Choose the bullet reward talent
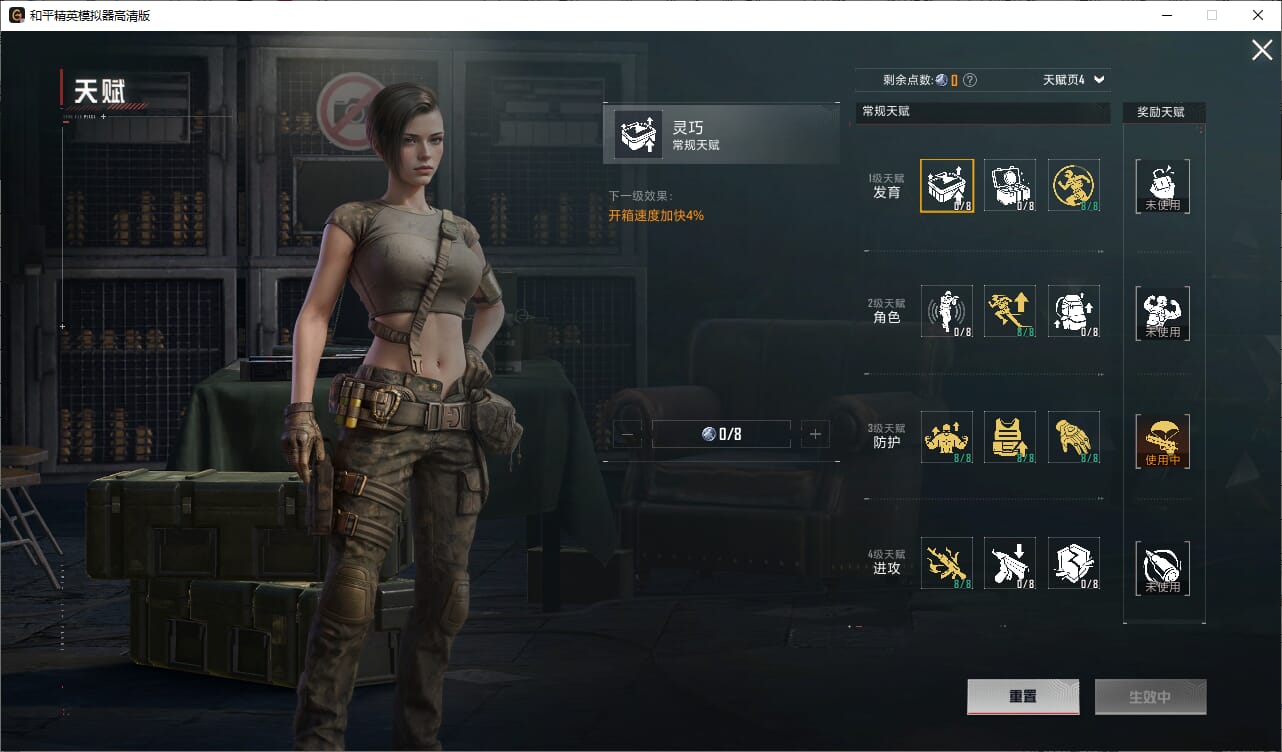 pos(1162,568)
